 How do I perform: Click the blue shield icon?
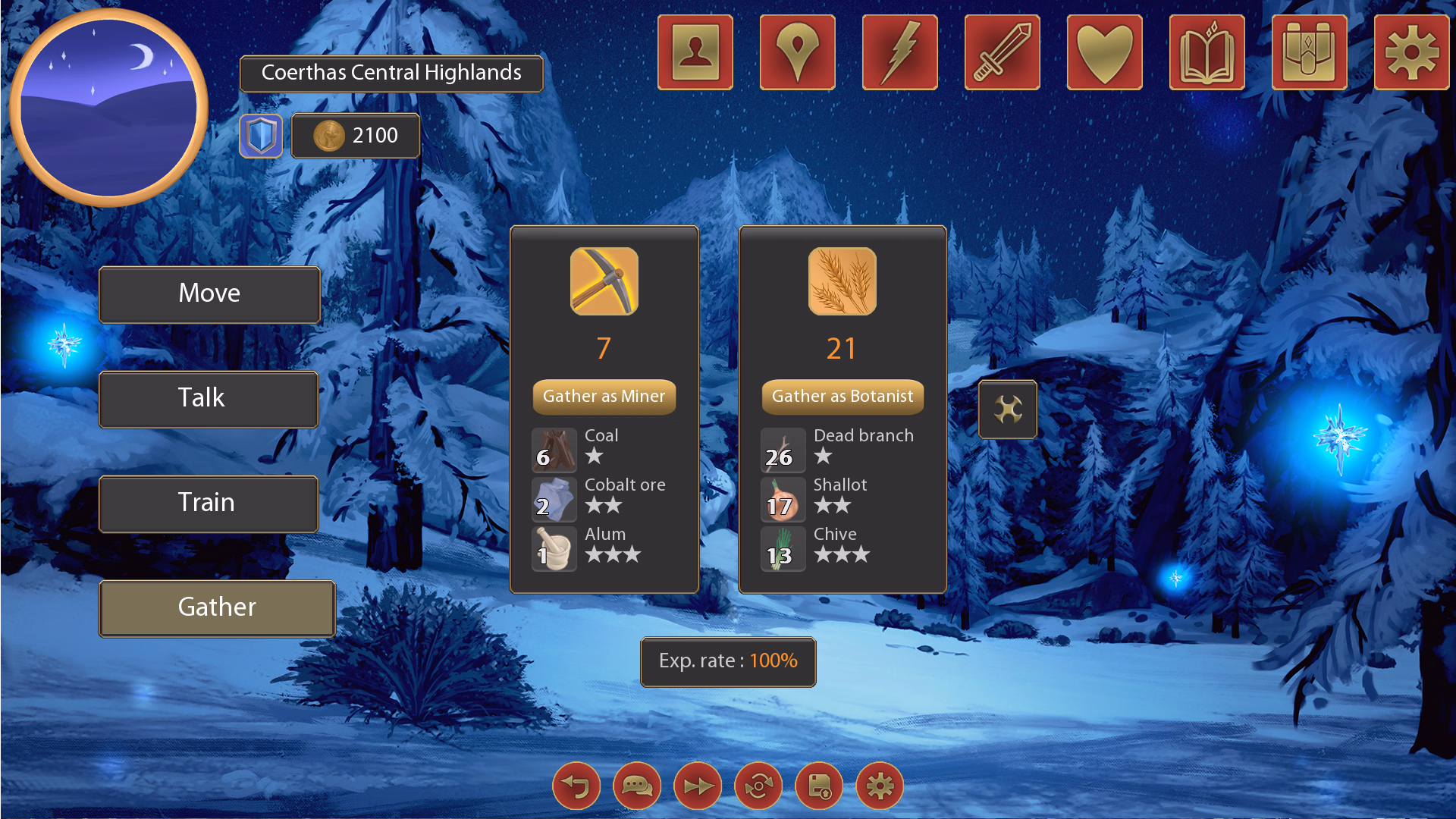pos(261,136)
